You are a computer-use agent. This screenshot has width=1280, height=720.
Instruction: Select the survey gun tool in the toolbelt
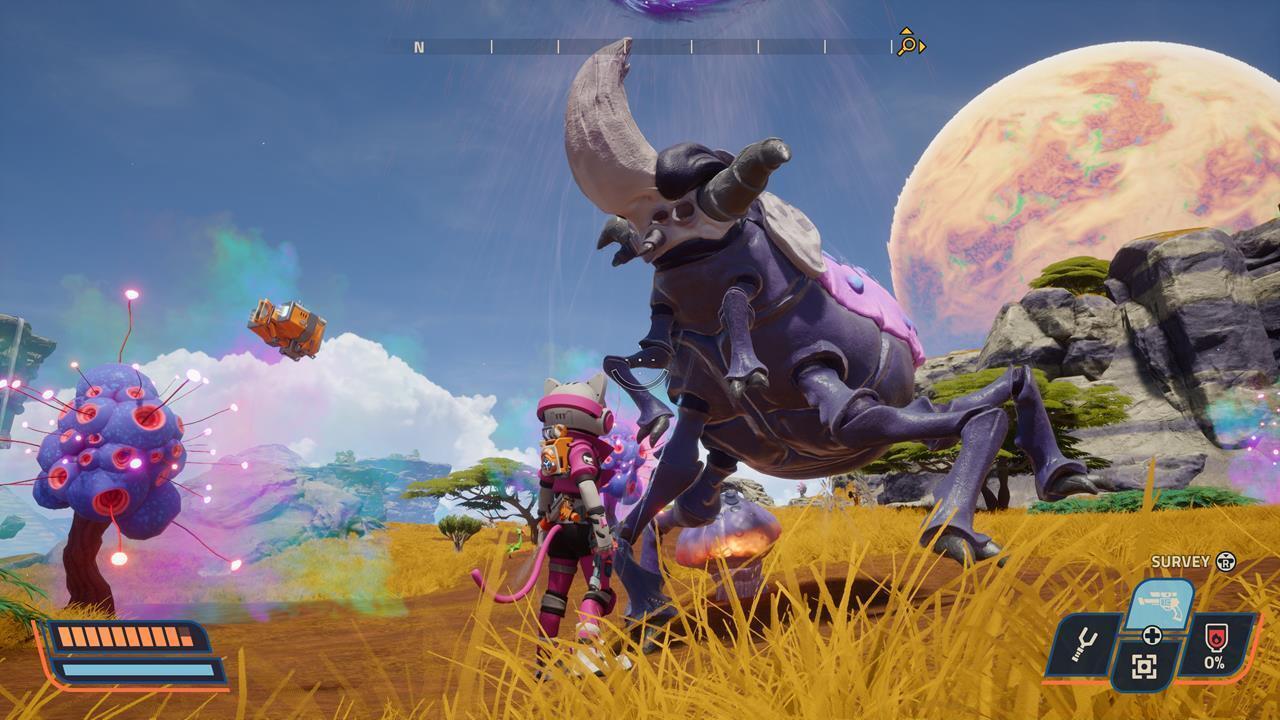pyautogui.click(x=1159, y=602)
